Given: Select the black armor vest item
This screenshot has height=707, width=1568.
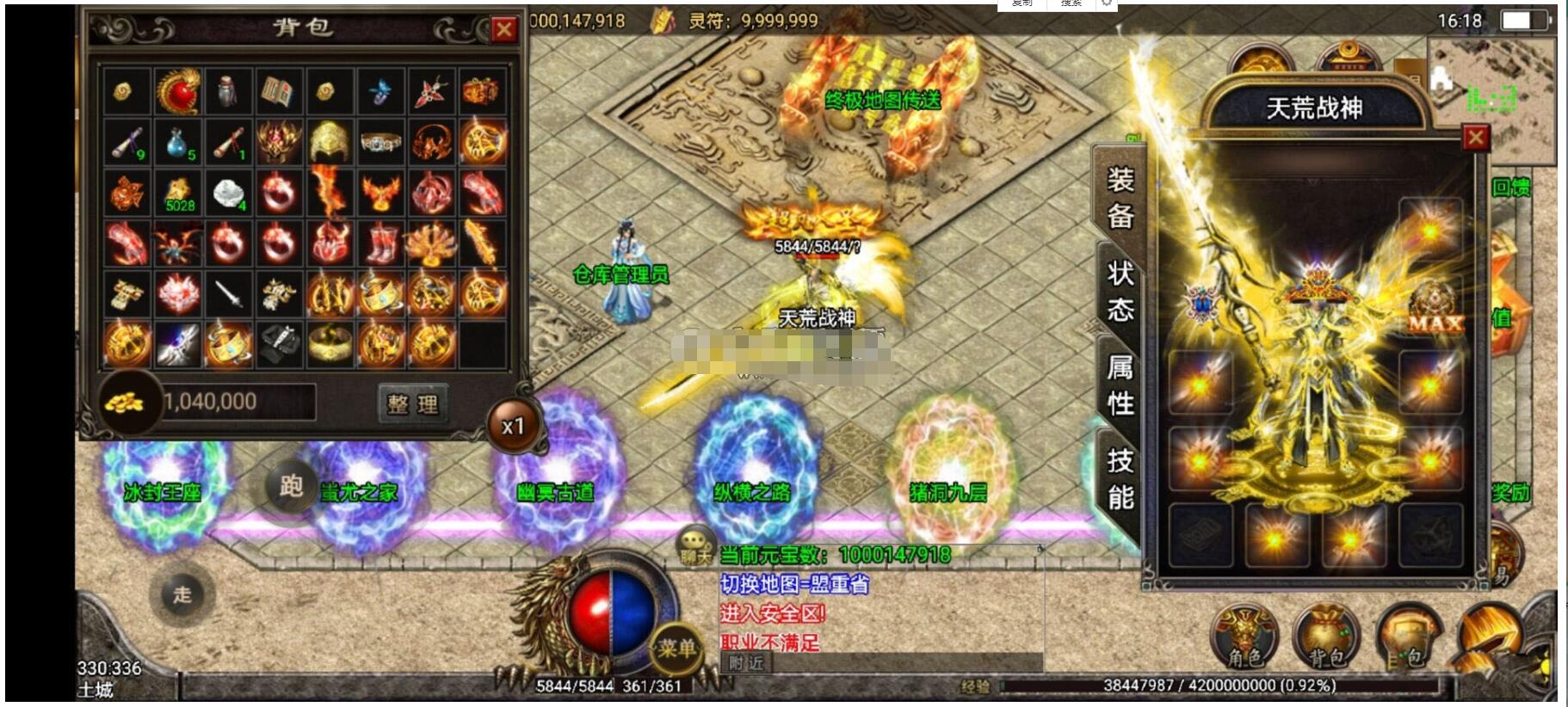Looking at the screenshot, I should (279, 344).
